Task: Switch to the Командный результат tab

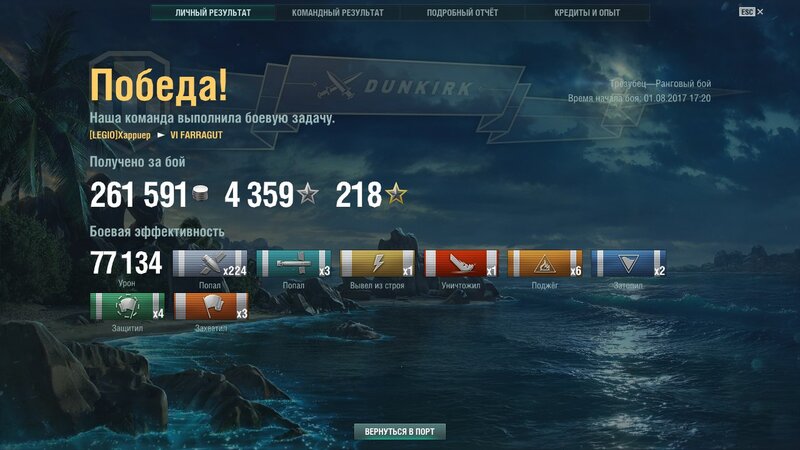Action: tap(337, 13)
